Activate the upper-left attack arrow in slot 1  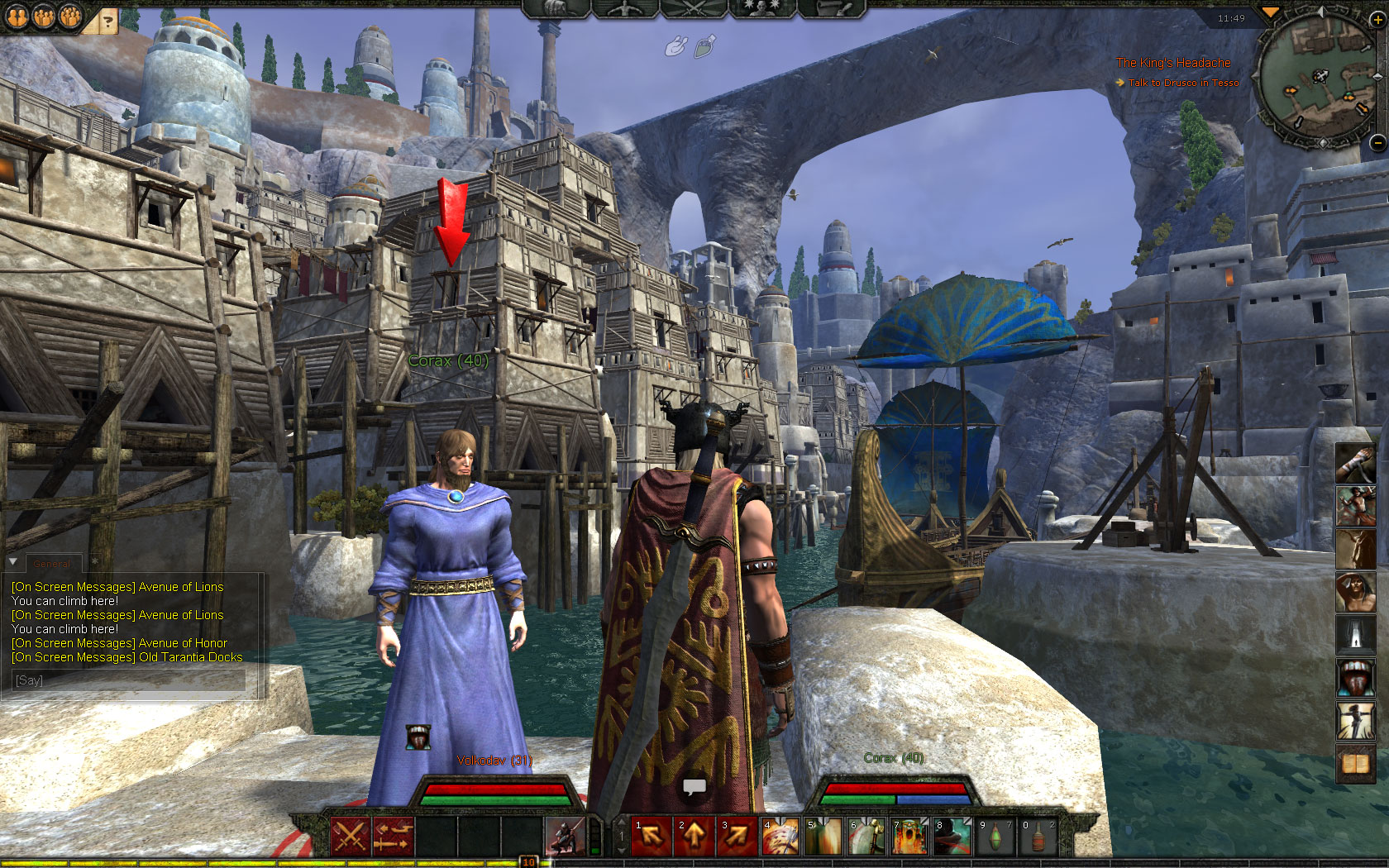[652, 837]
